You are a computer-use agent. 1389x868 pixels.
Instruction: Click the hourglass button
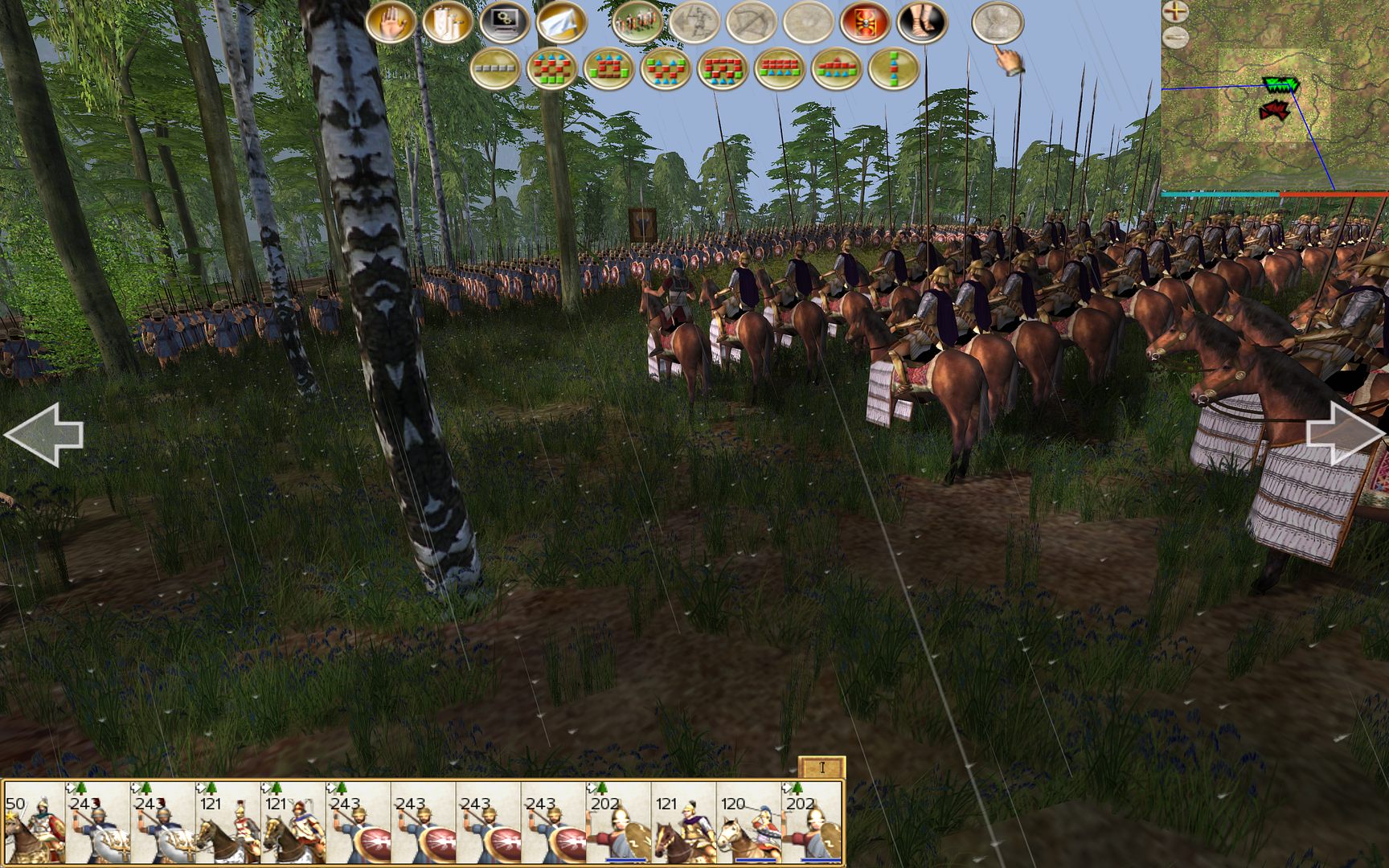tap(998, 23)
